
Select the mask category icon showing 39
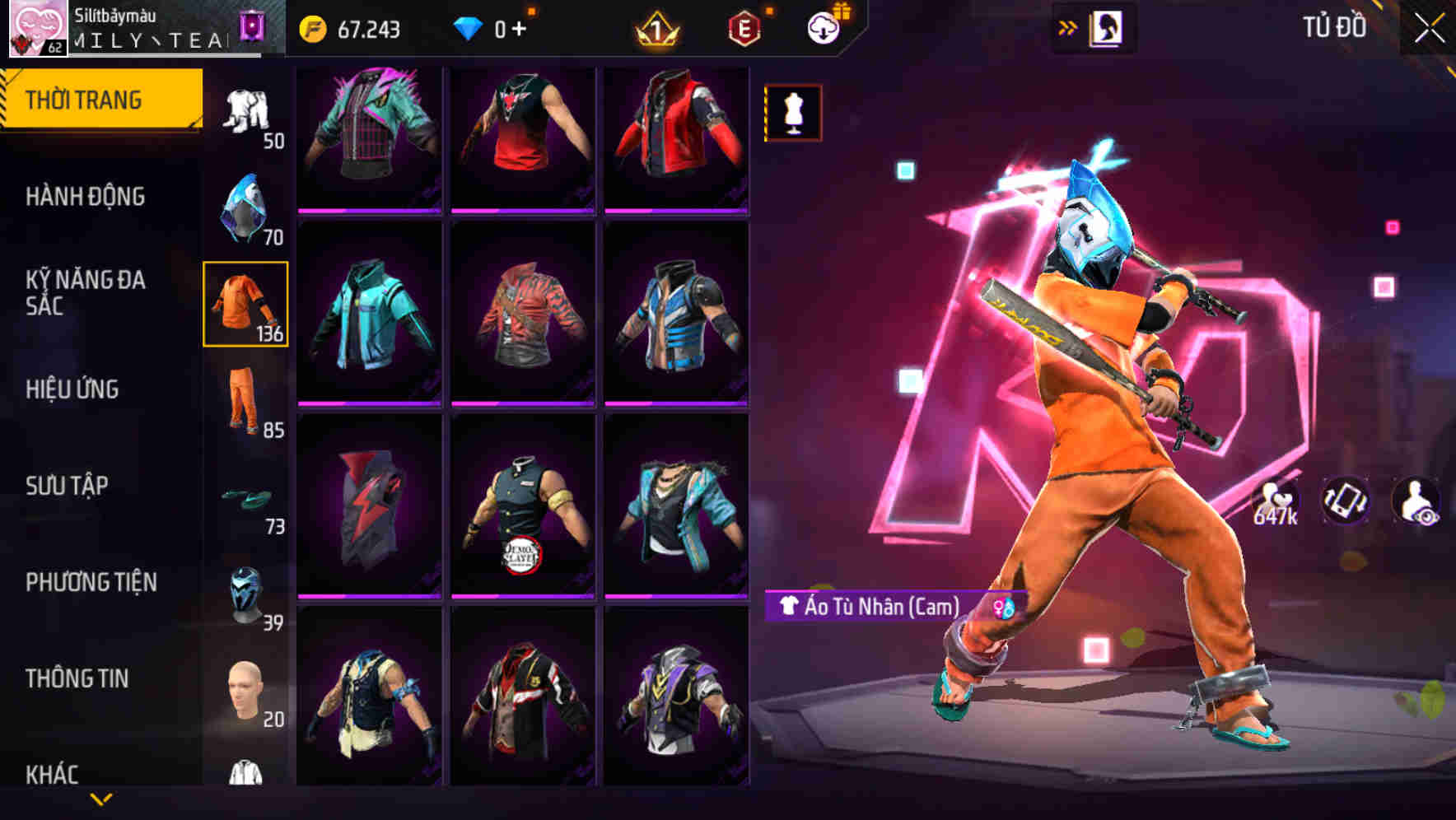tap(245, 587)
